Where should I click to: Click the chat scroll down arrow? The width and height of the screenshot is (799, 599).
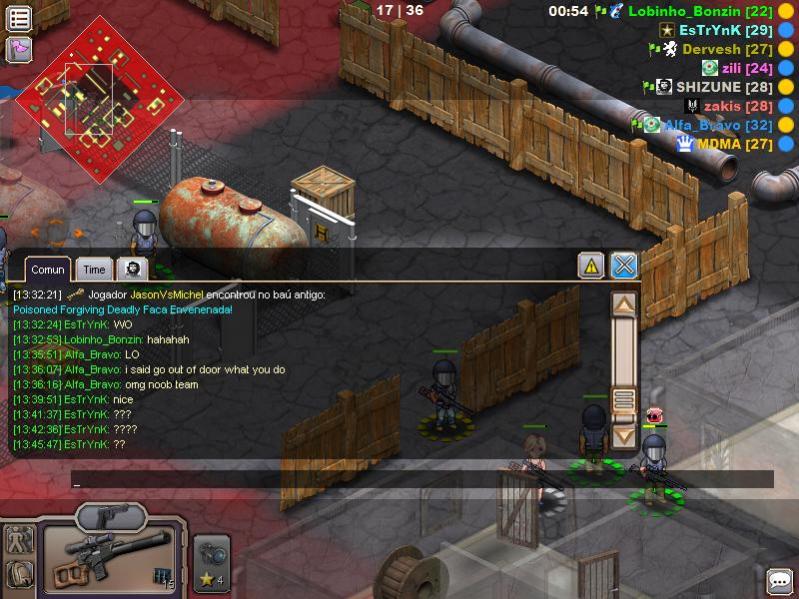624,436
